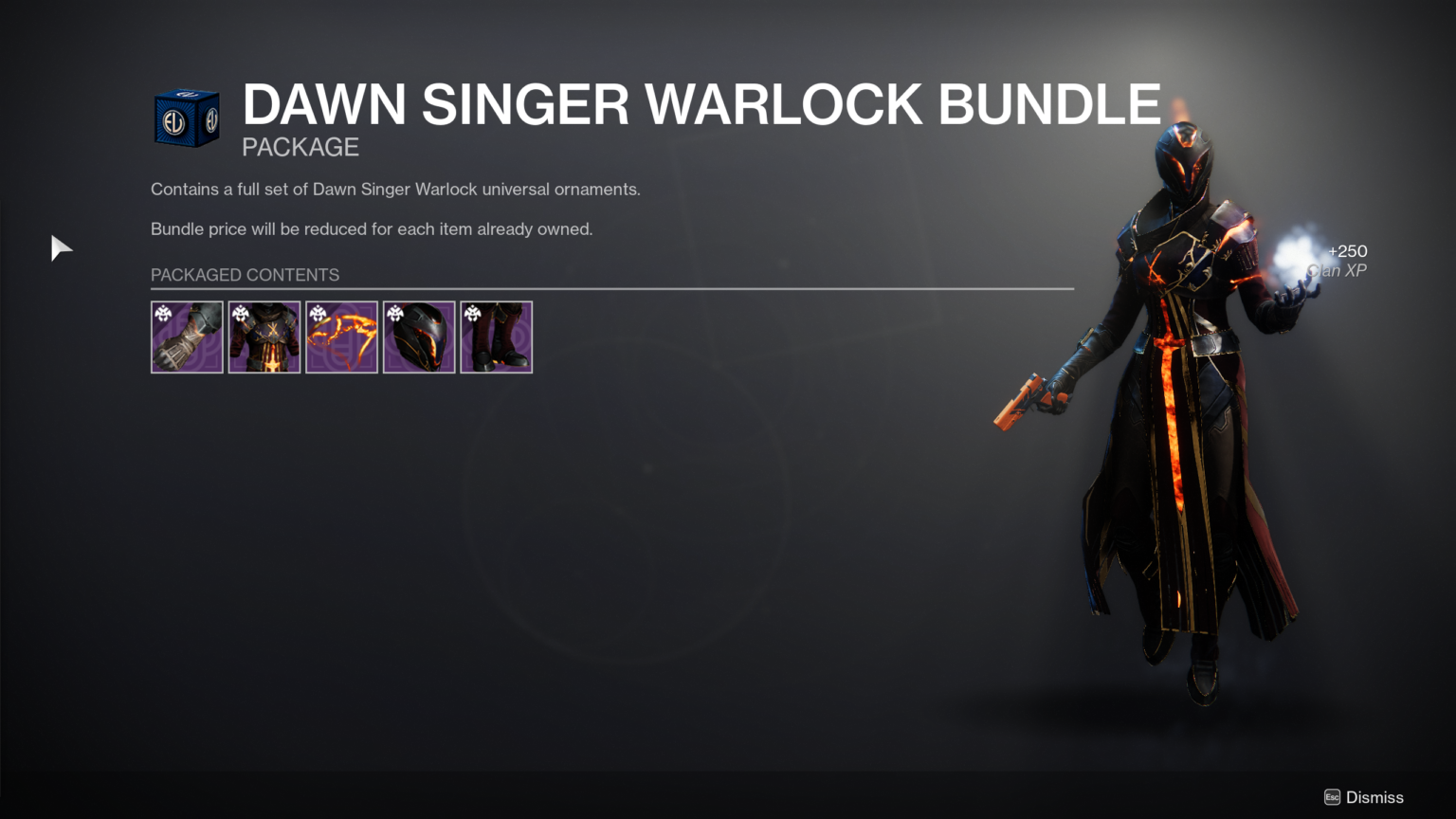The height and width of the screenshot is (819, 1456).
Task: Select the flaming warlock bond ornament icon
Action: (341, 337)
